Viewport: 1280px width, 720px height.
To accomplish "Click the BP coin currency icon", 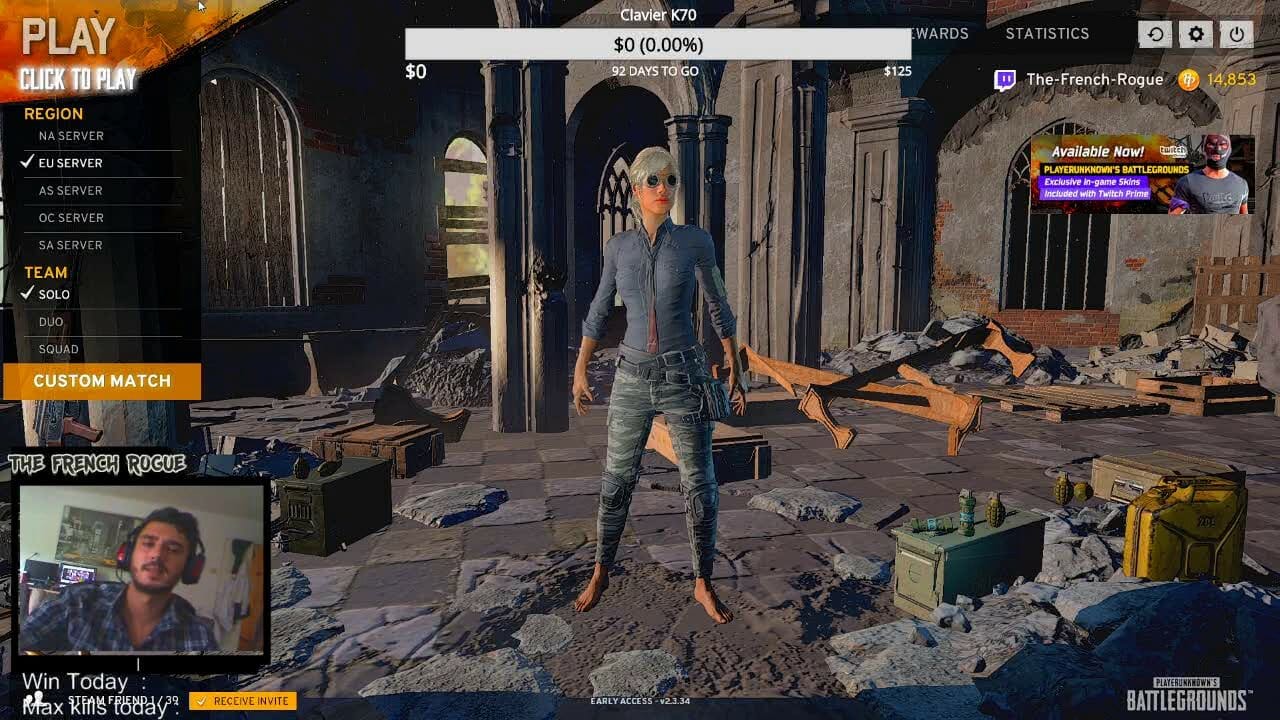I will pyautogui.click(x=1188, y=80).
